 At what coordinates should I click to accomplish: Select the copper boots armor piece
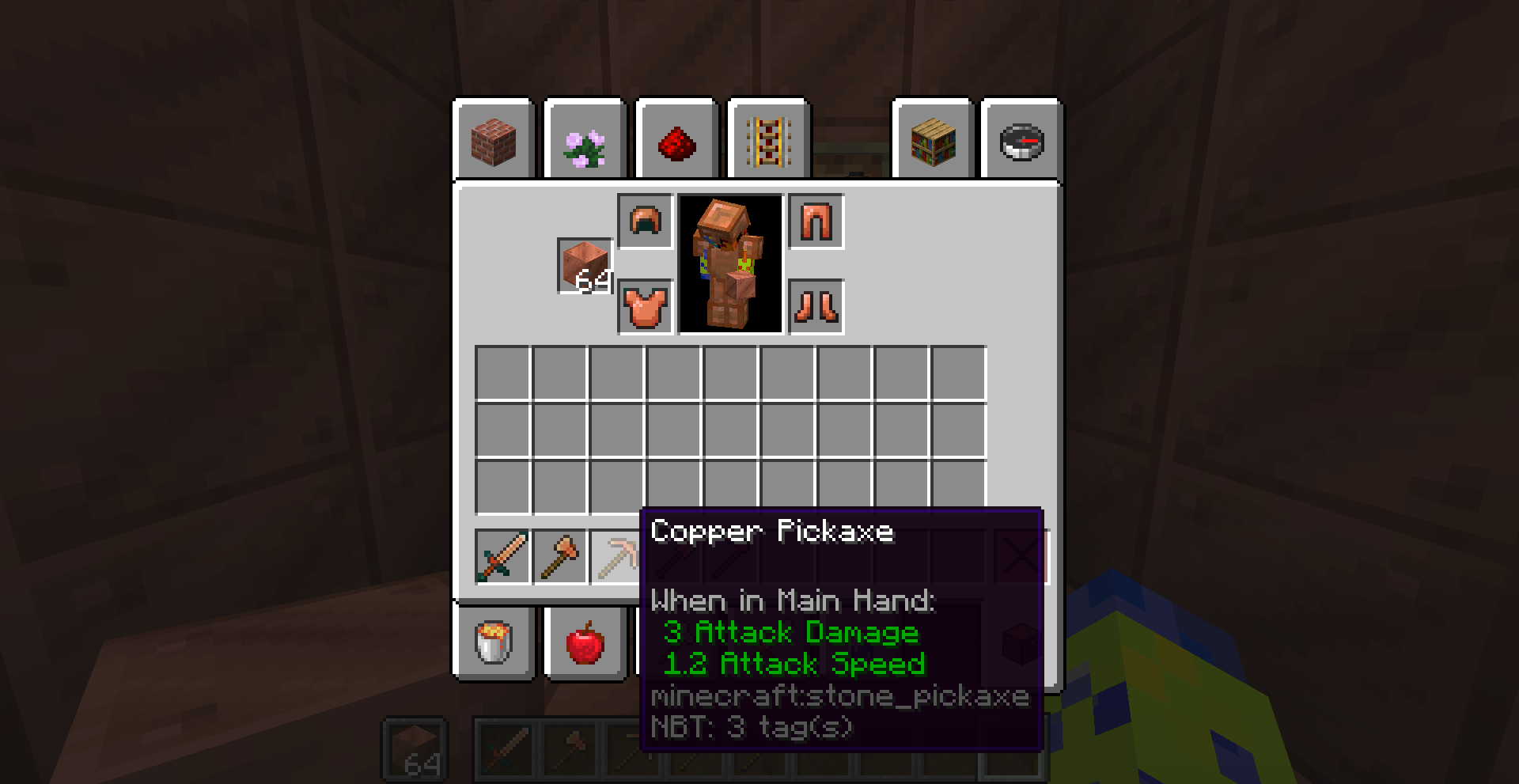(815, 306)
